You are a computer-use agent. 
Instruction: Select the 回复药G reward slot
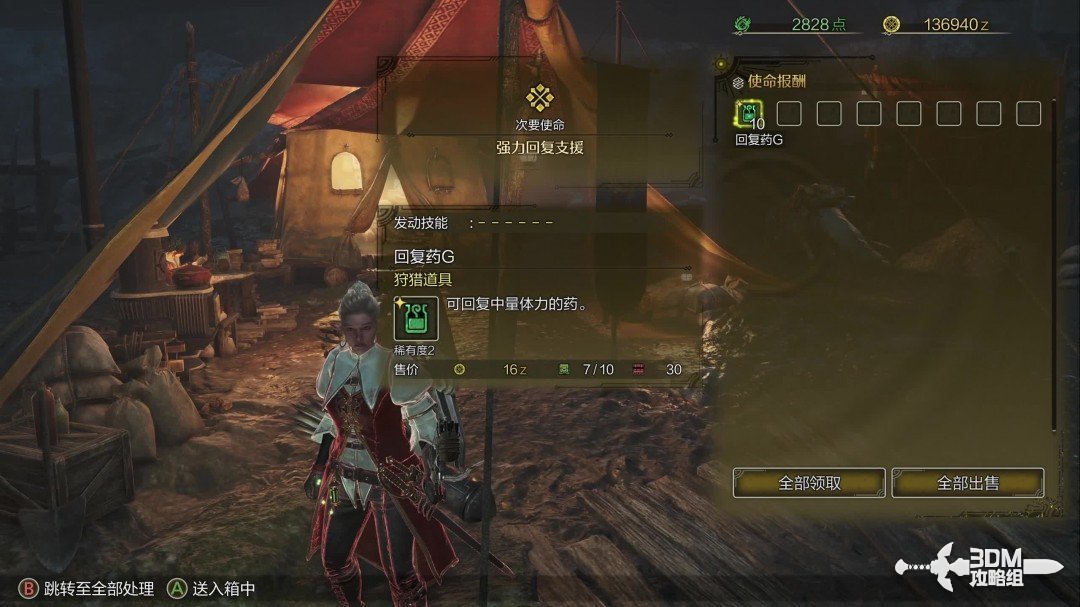coord(749,114)
